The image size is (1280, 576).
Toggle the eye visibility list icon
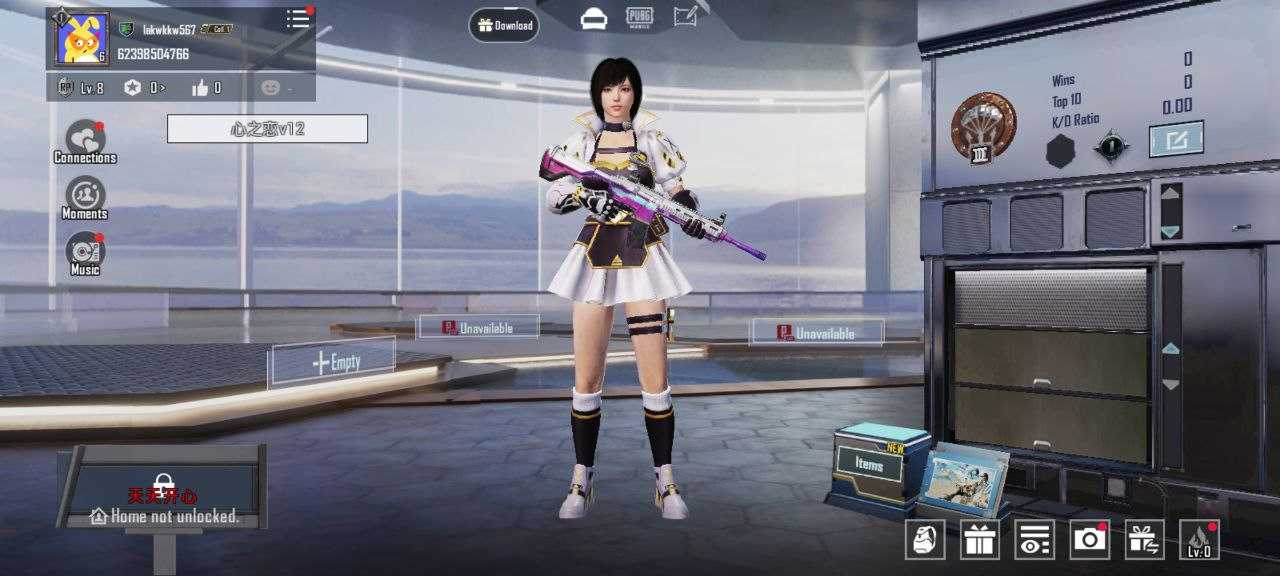tap(1035, 540)
